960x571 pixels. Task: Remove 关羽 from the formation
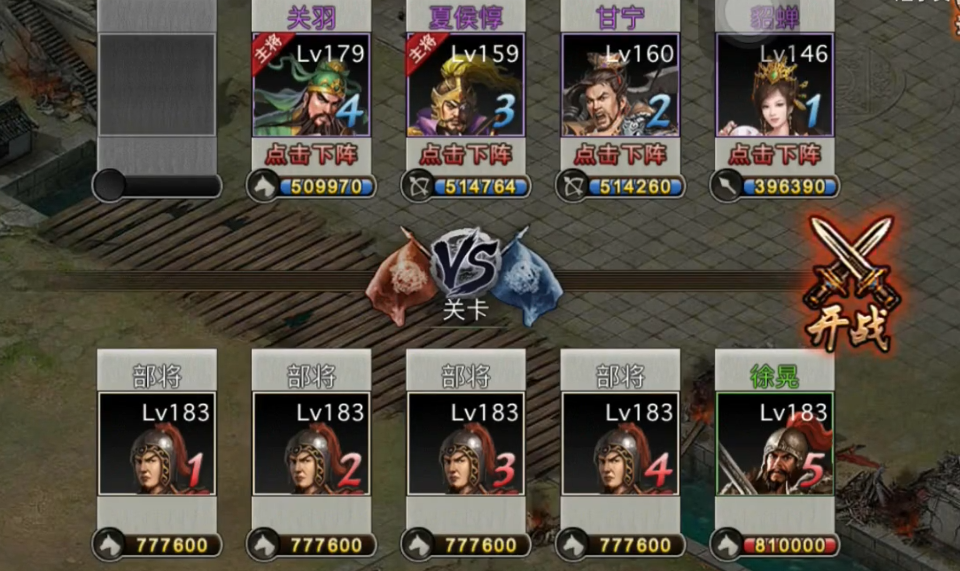pos(311,155)
